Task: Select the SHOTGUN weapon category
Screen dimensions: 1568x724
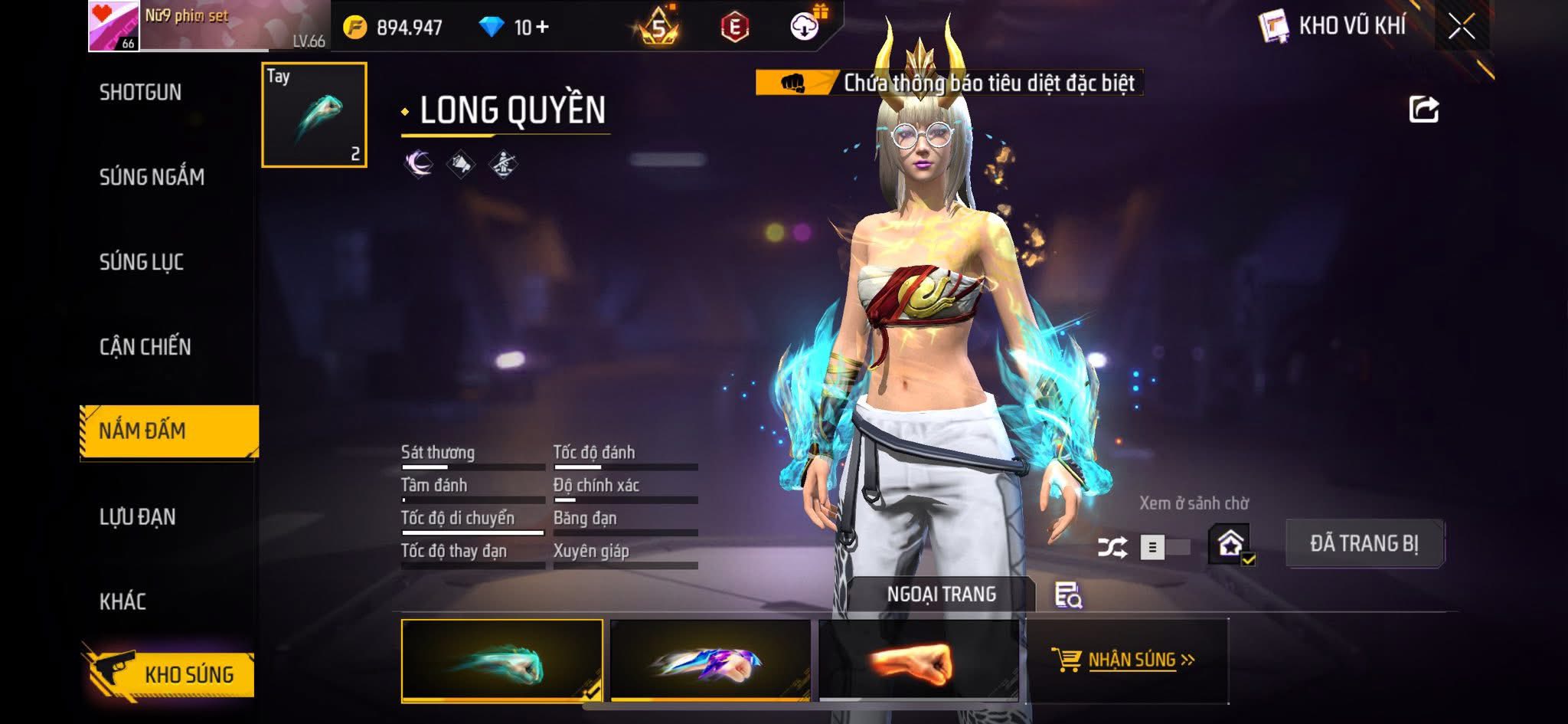Action: tap(140, 93)
